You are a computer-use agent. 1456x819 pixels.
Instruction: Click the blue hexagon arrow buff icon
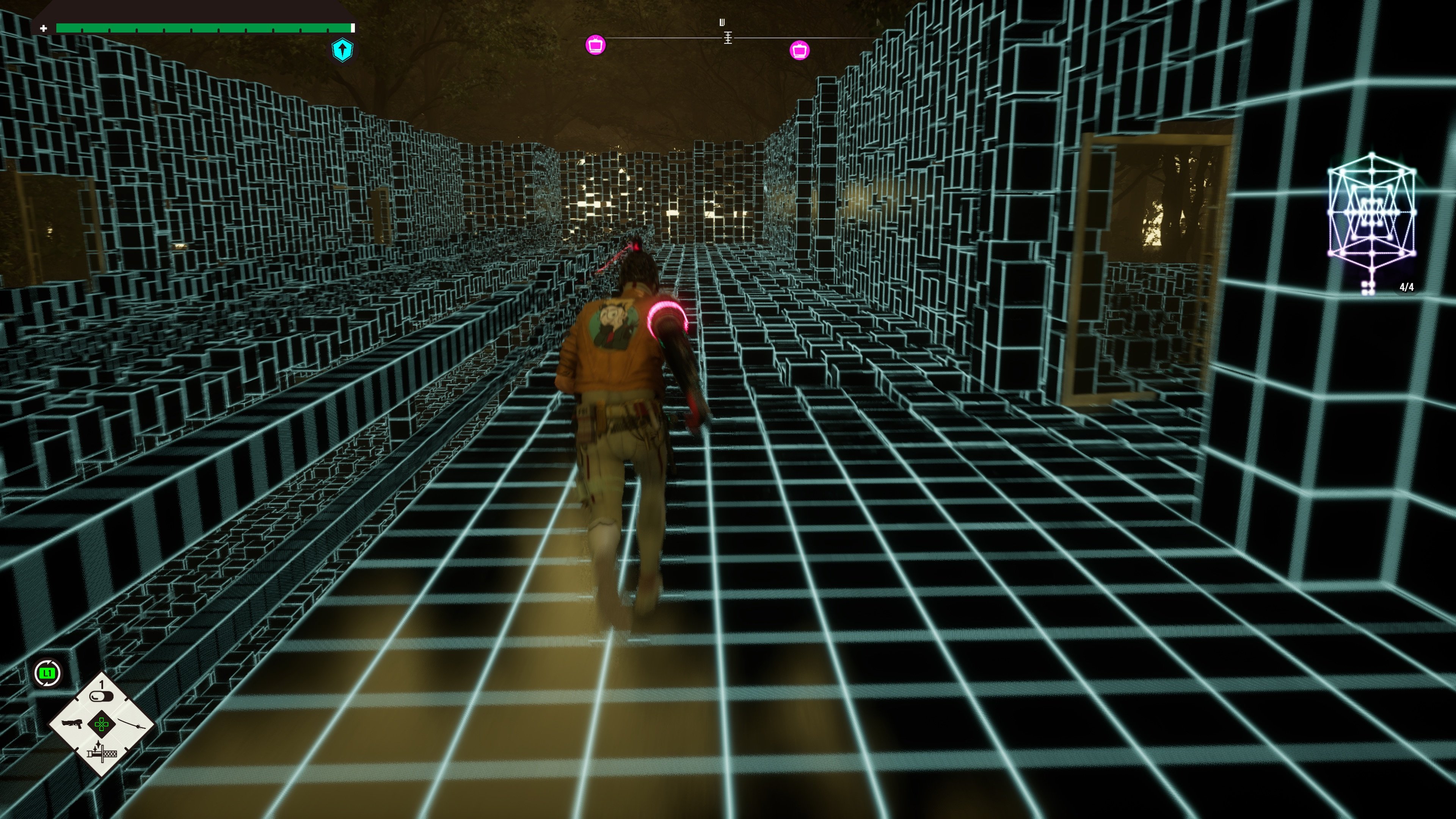(x=342, y=50)
